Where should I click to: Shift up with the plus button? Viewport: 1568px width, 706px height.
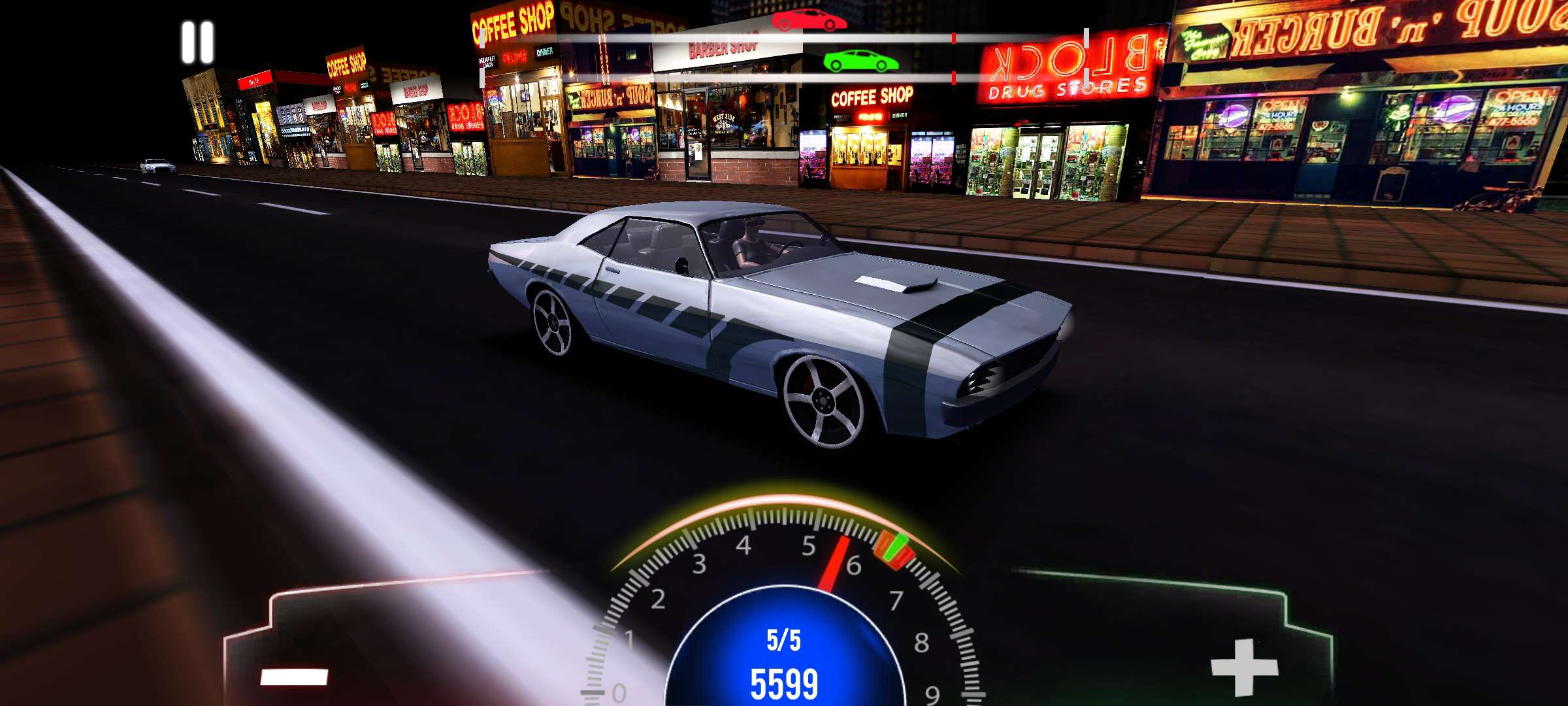(x=1245, y=668)
